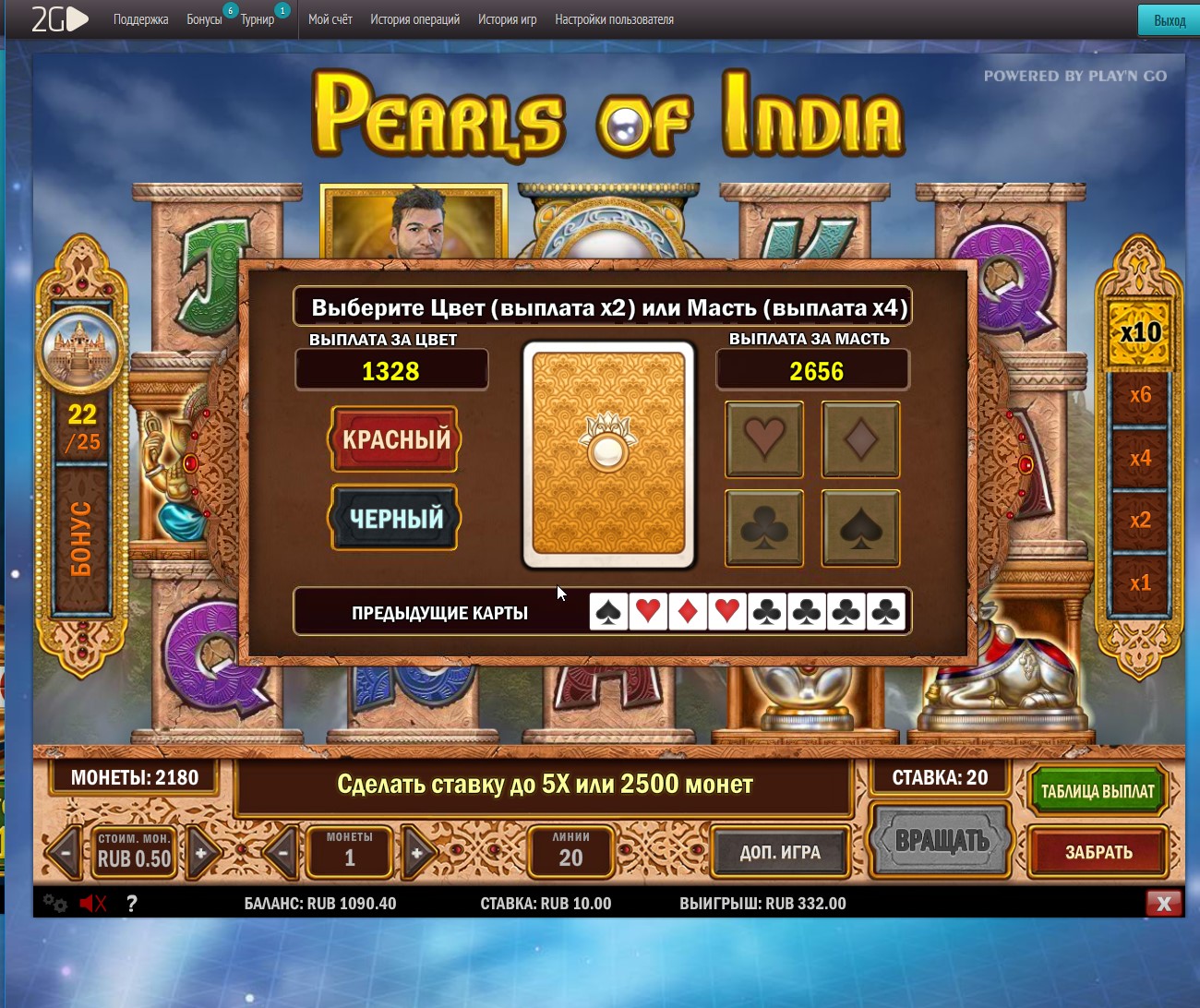This screenshot has width=1200, height=1008.
Task: Open the ТАБЛИЦА ВЫПЛАТ paytable
Action: pyautogui.click(x=1097, y=791)
